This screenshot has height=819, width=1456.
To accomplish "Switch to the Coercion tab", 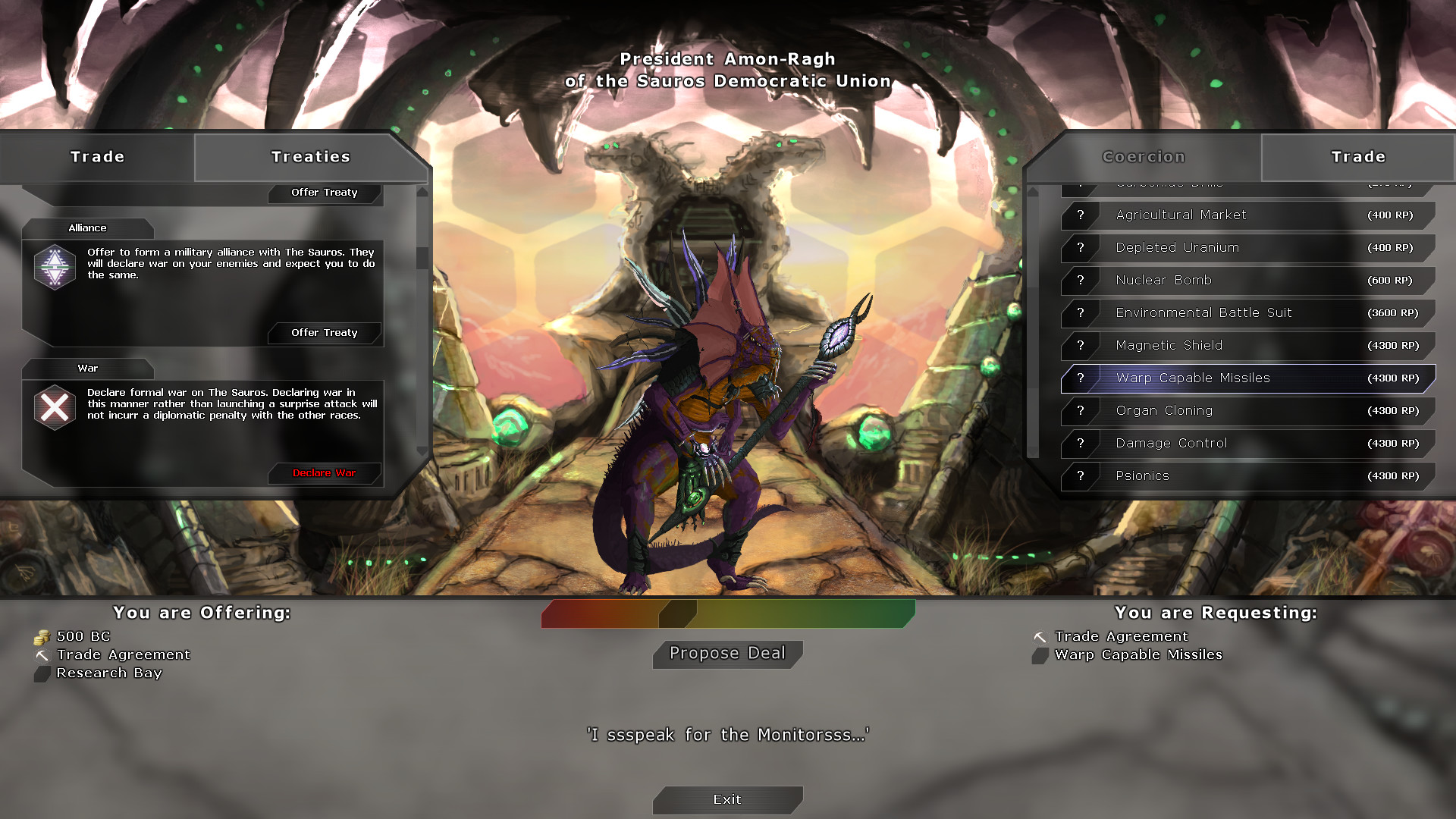I will coord(1144,157).
